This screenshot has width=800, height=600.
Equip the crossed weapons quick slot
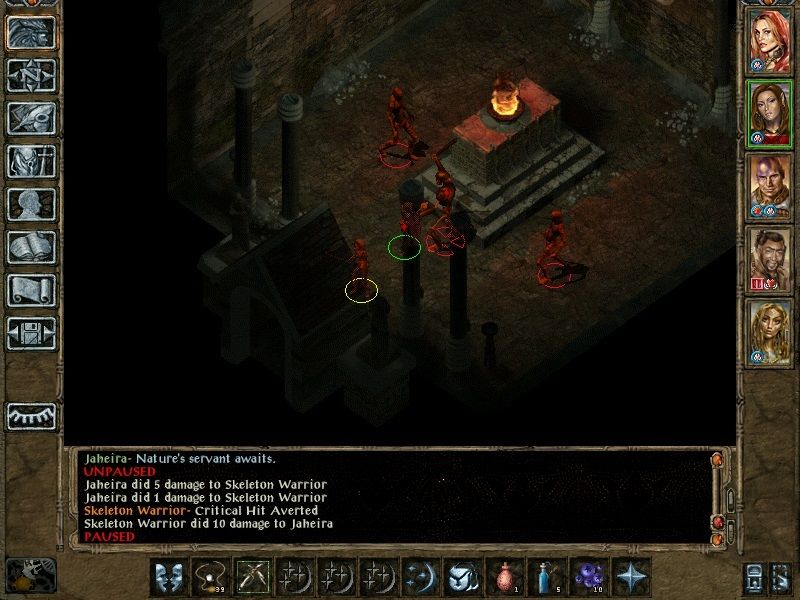(x=251, y=577)
